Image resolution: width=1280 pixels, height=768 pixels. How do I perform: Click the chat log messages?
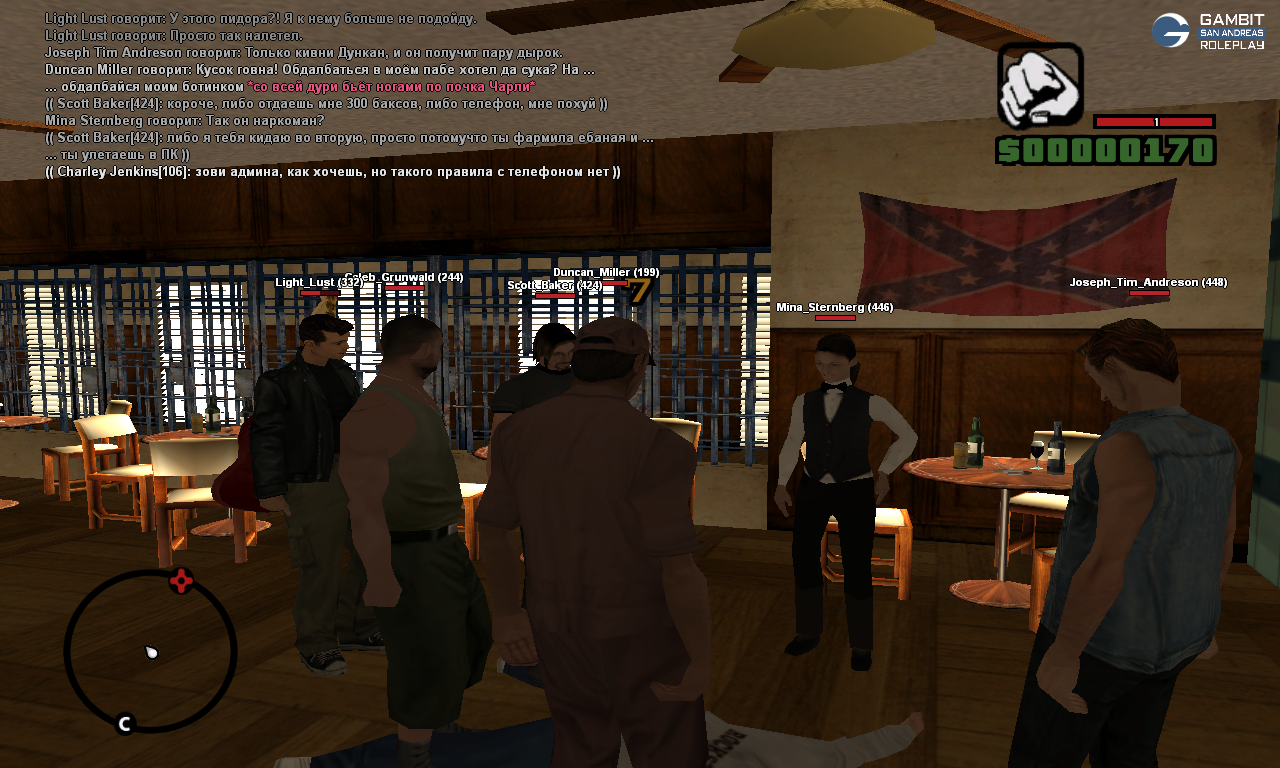pos(340,95)
